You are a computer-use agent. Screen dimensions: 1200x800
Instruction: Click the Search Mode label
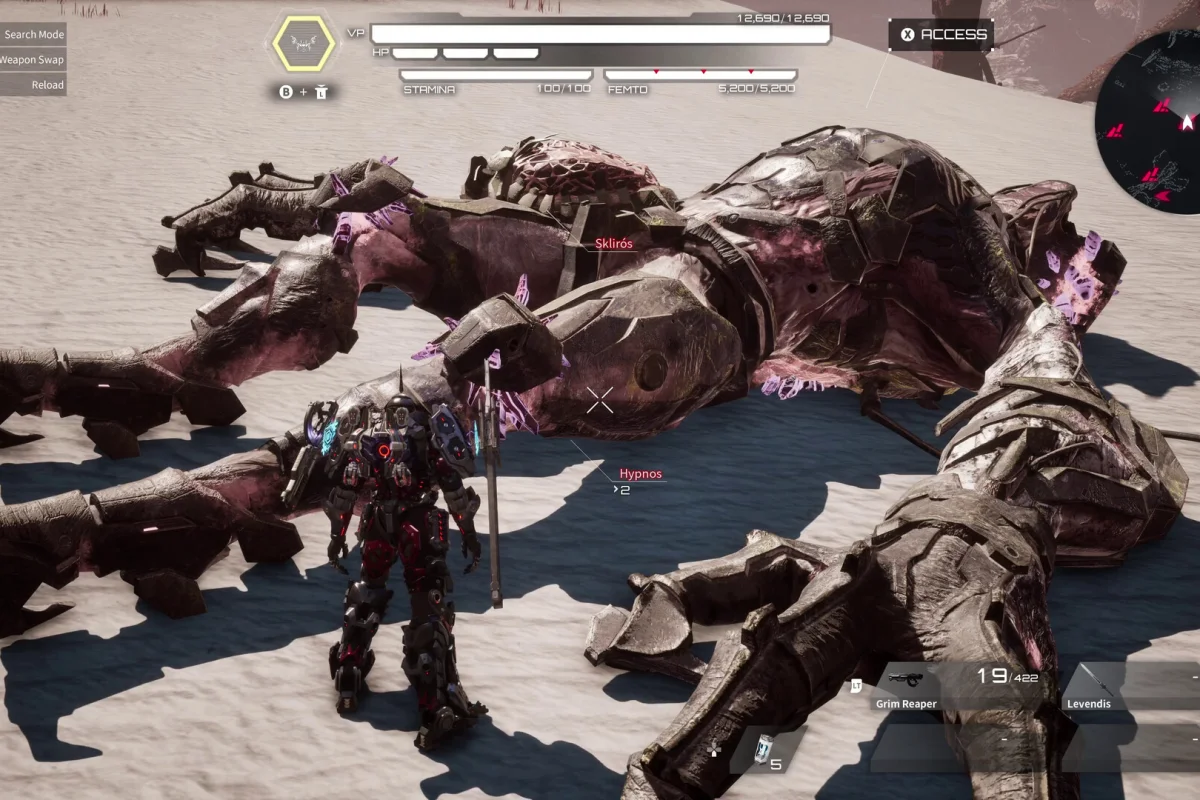point(33,34)
